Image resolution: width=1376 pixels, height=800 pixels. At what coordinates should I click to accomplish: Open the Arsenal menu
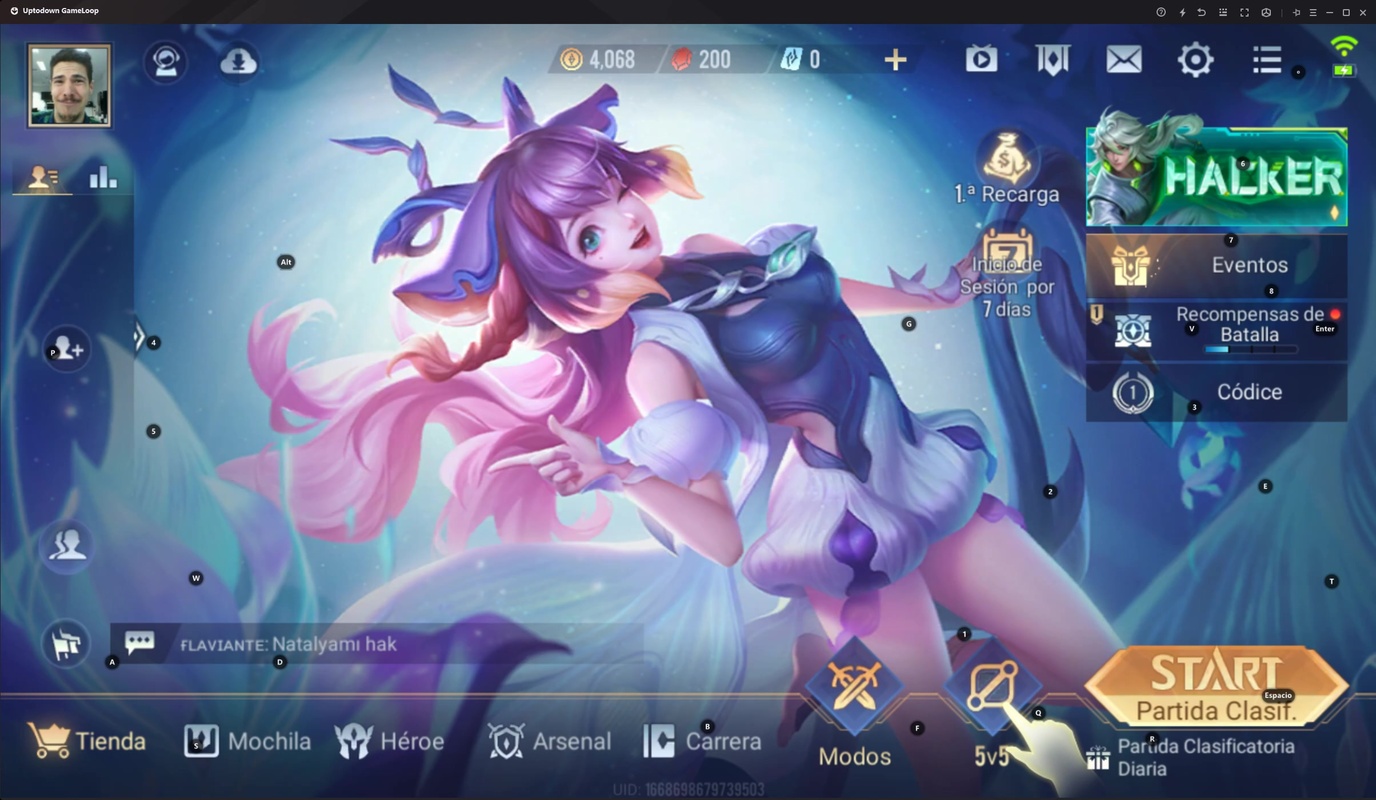(549, 741)
